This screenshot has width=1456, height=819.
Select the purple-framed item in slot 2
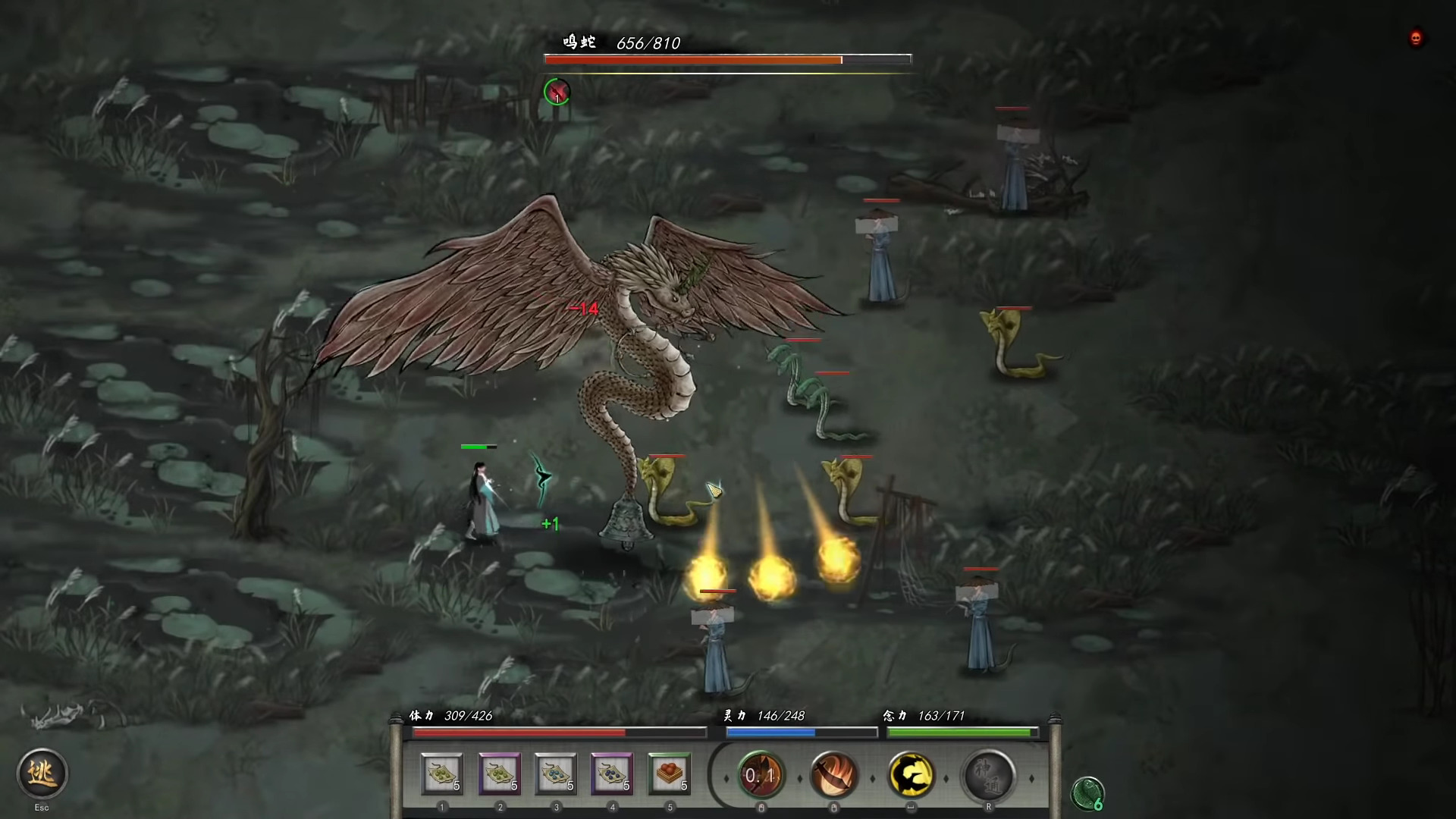coord(500,775)
